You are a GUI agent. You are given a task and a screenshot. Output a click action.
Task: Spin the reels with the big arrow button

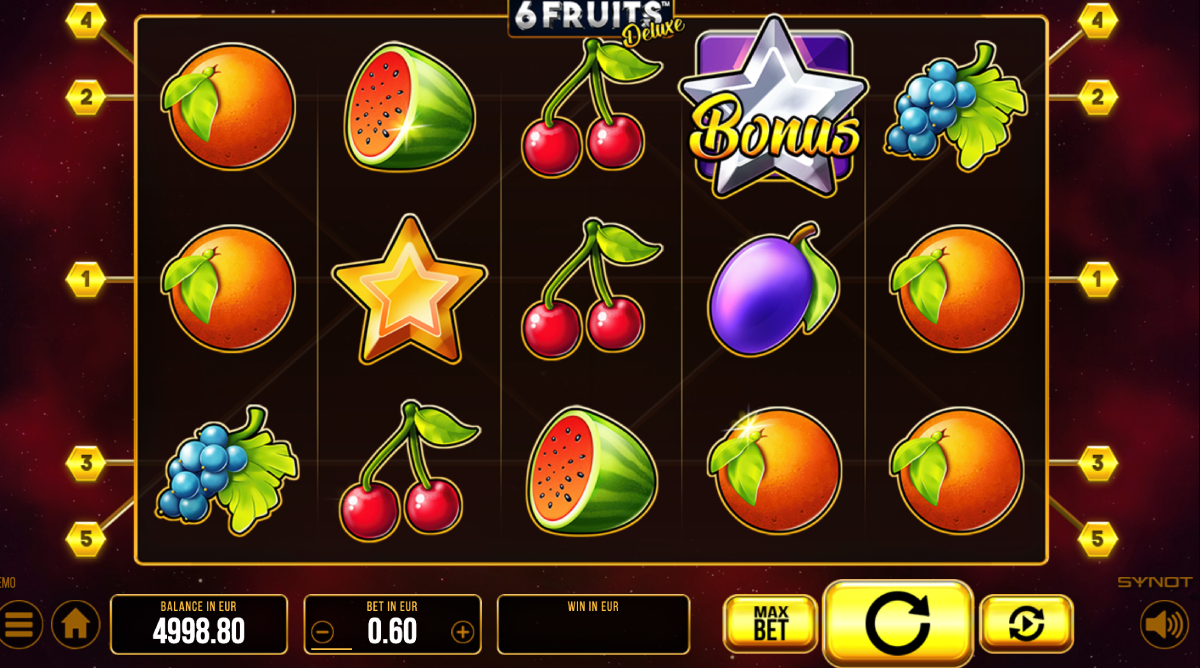(x=897, y=623)
